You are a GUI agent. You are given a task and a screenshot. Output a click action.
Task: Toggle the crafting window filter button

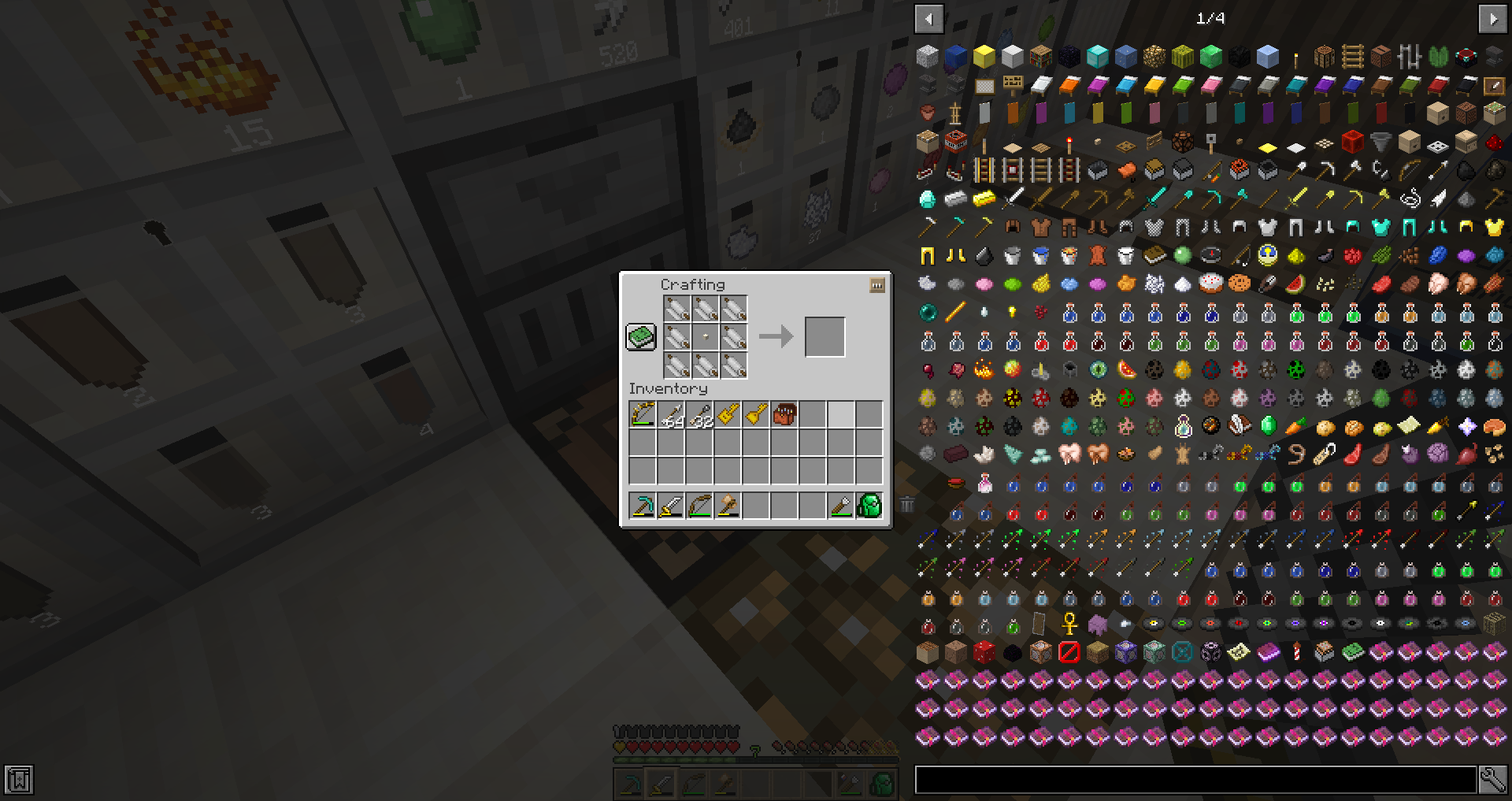(x=876, y=285)
